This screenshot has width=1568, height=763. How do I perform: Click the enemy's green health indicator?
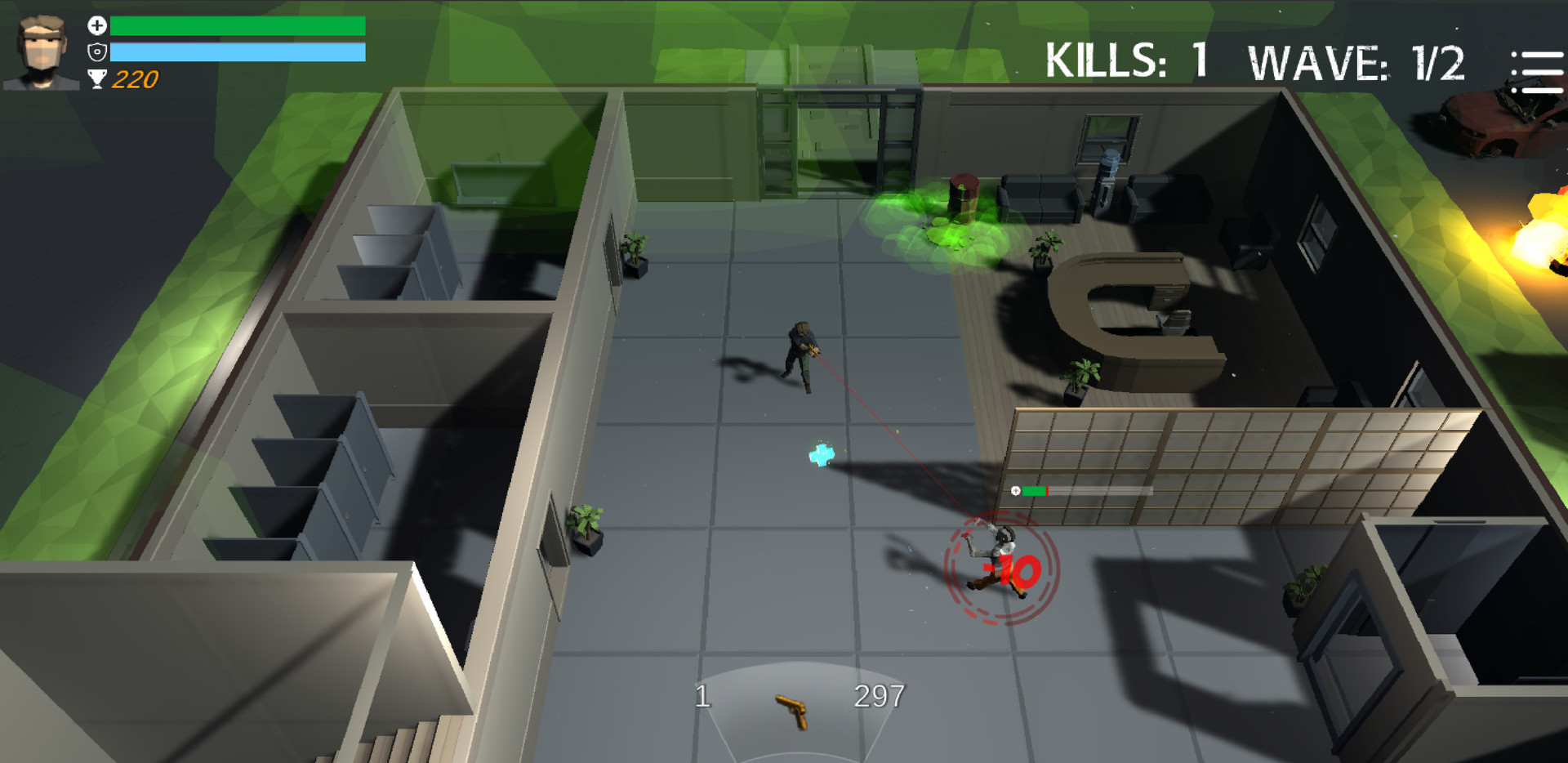pos(1033,491)
